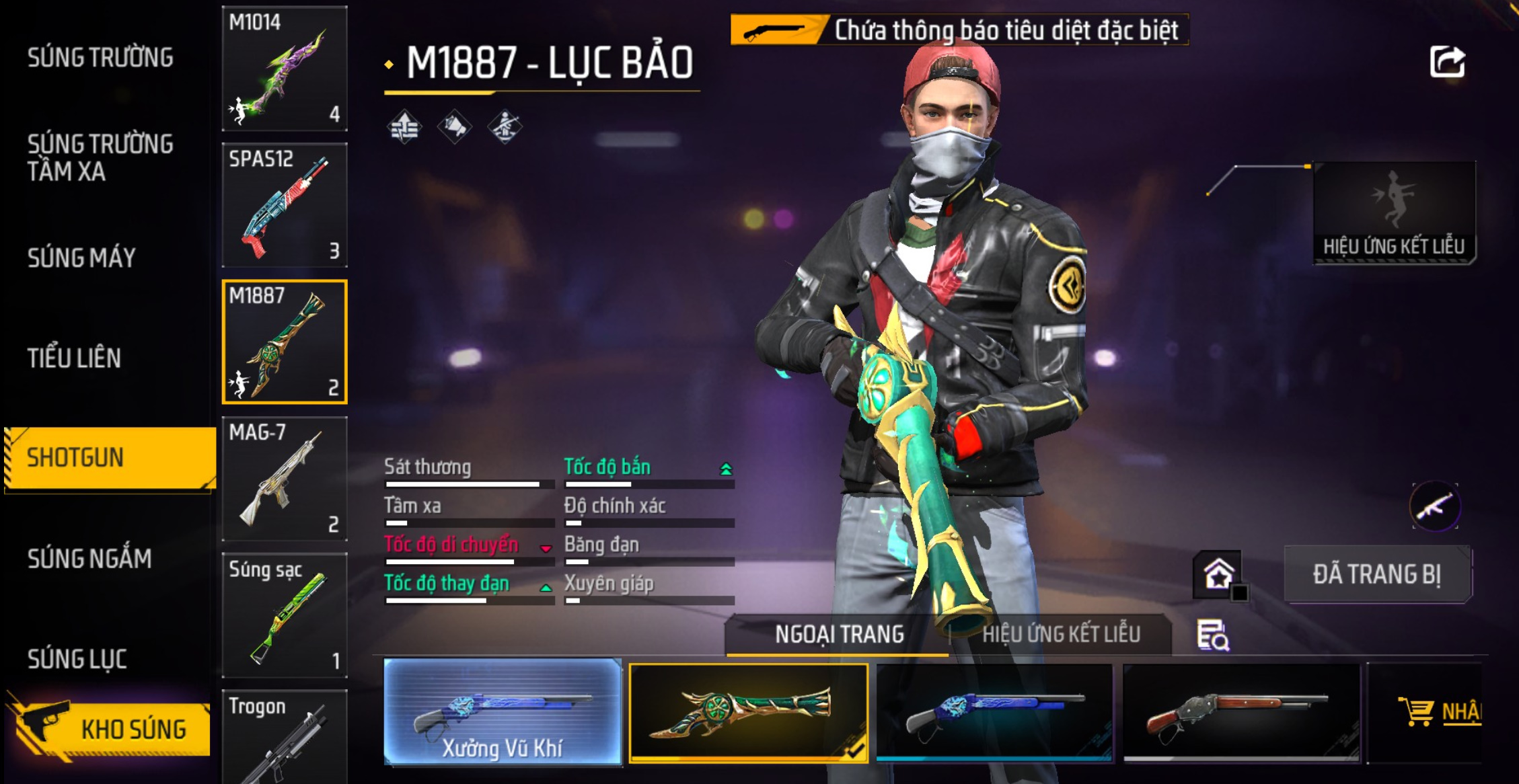Switch to the Súng Máy category
The width and height of the screenshot is (1519, 784).
[x=81, y=258]
